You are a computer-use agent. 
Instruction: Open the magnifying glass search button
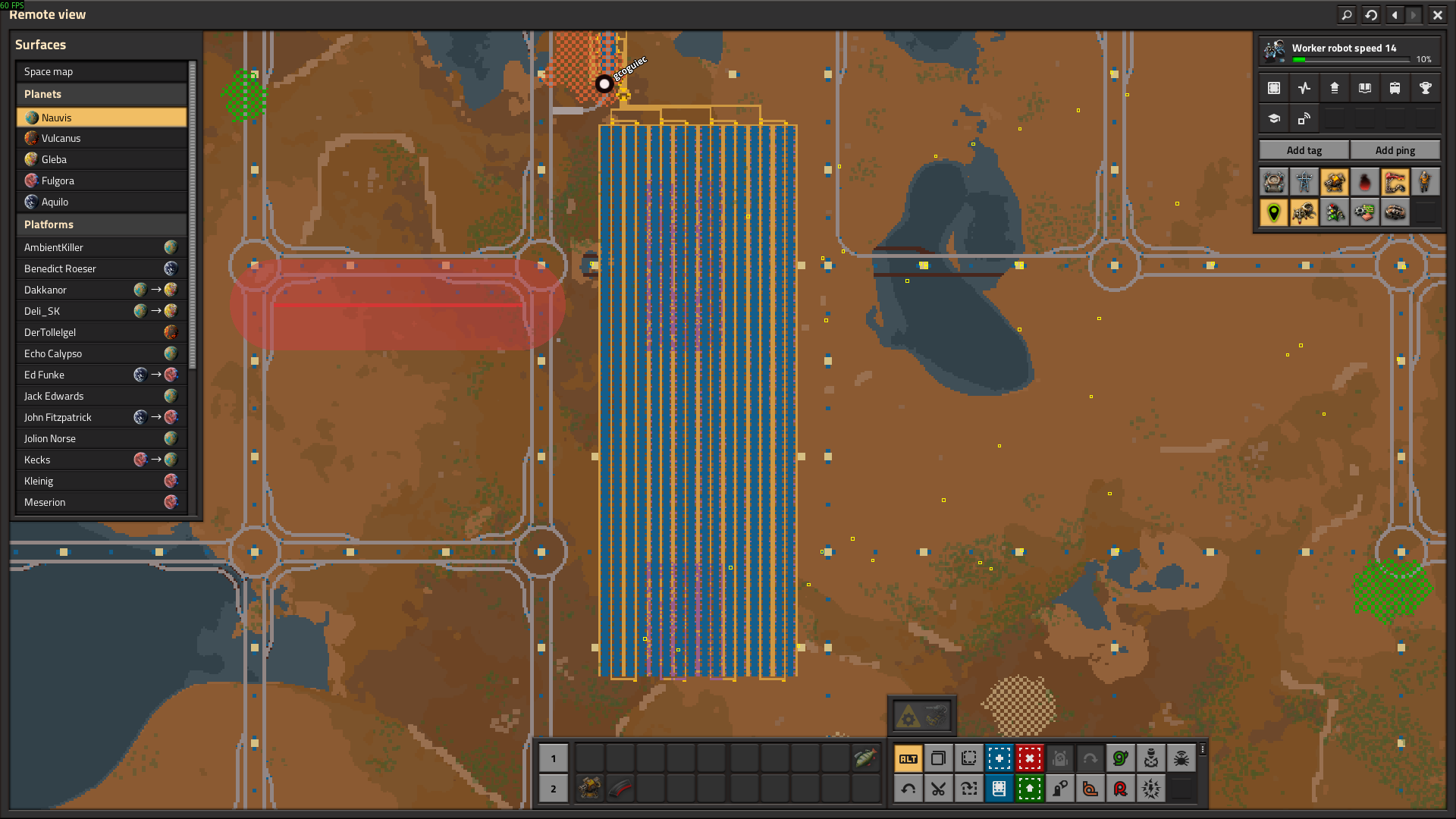pos(1347,14)
